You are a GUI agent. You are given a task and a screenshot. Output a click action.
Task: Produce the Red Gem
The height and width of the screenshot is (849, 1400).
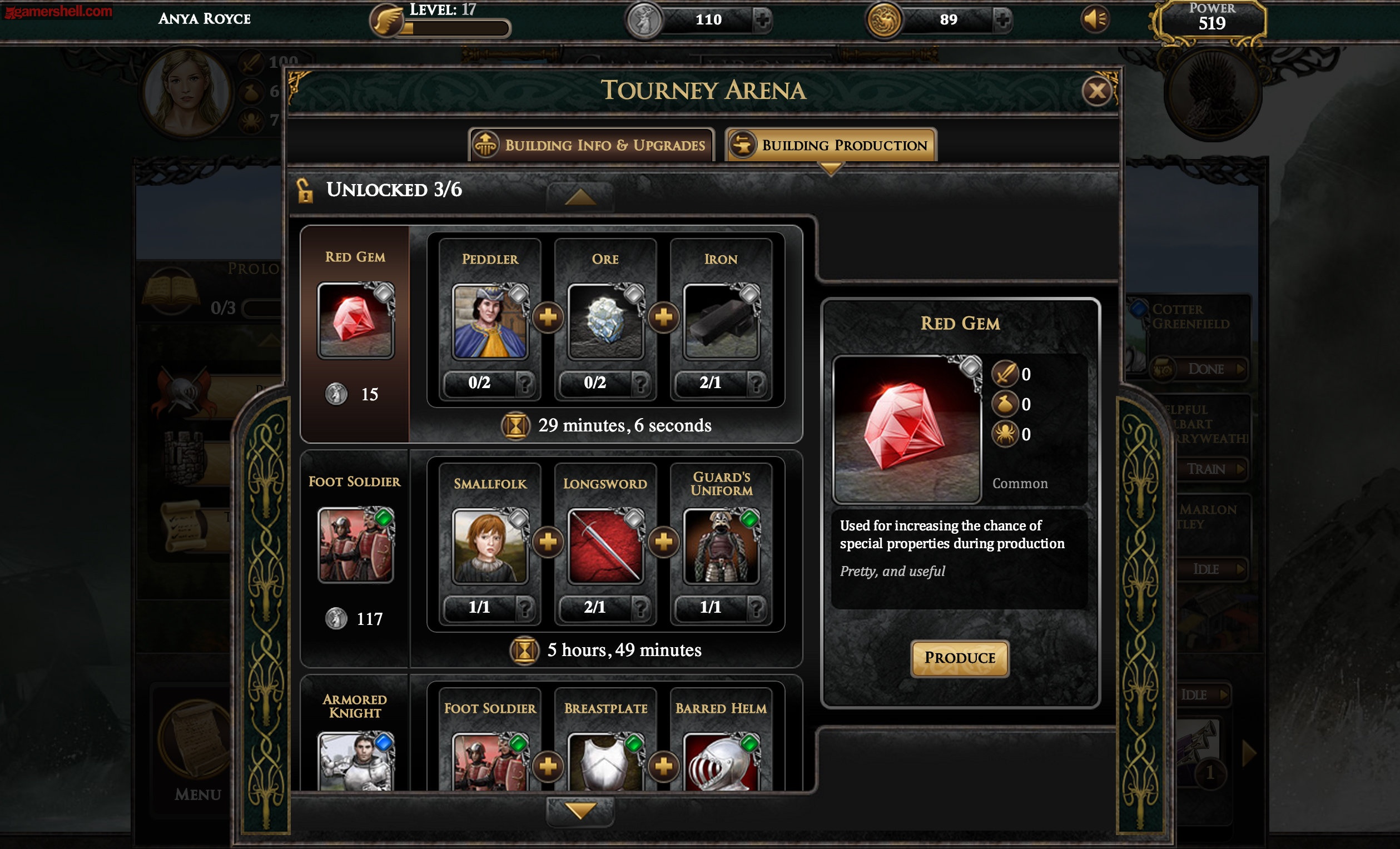(959, 658)
